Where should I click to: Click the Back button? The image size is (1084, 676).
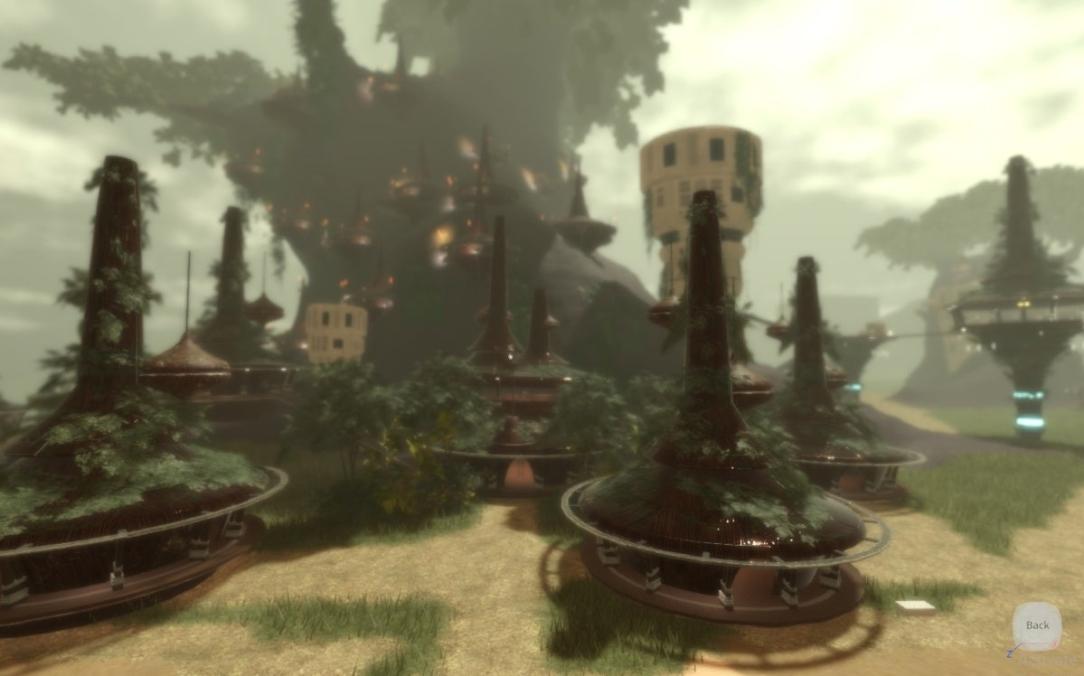coord(1037,626)
